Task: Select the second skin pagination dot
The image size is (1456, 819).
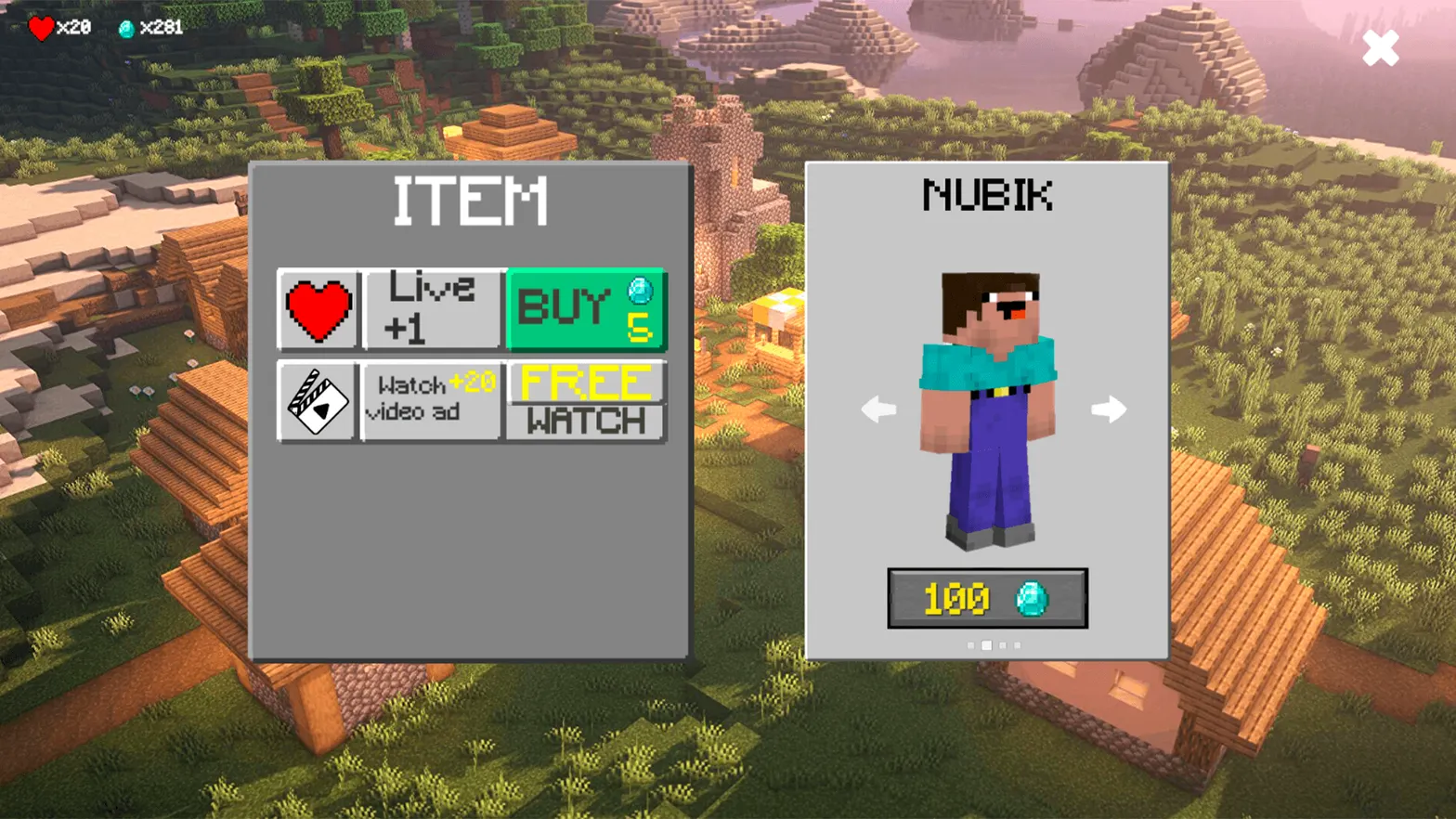Action: [985, 643]
